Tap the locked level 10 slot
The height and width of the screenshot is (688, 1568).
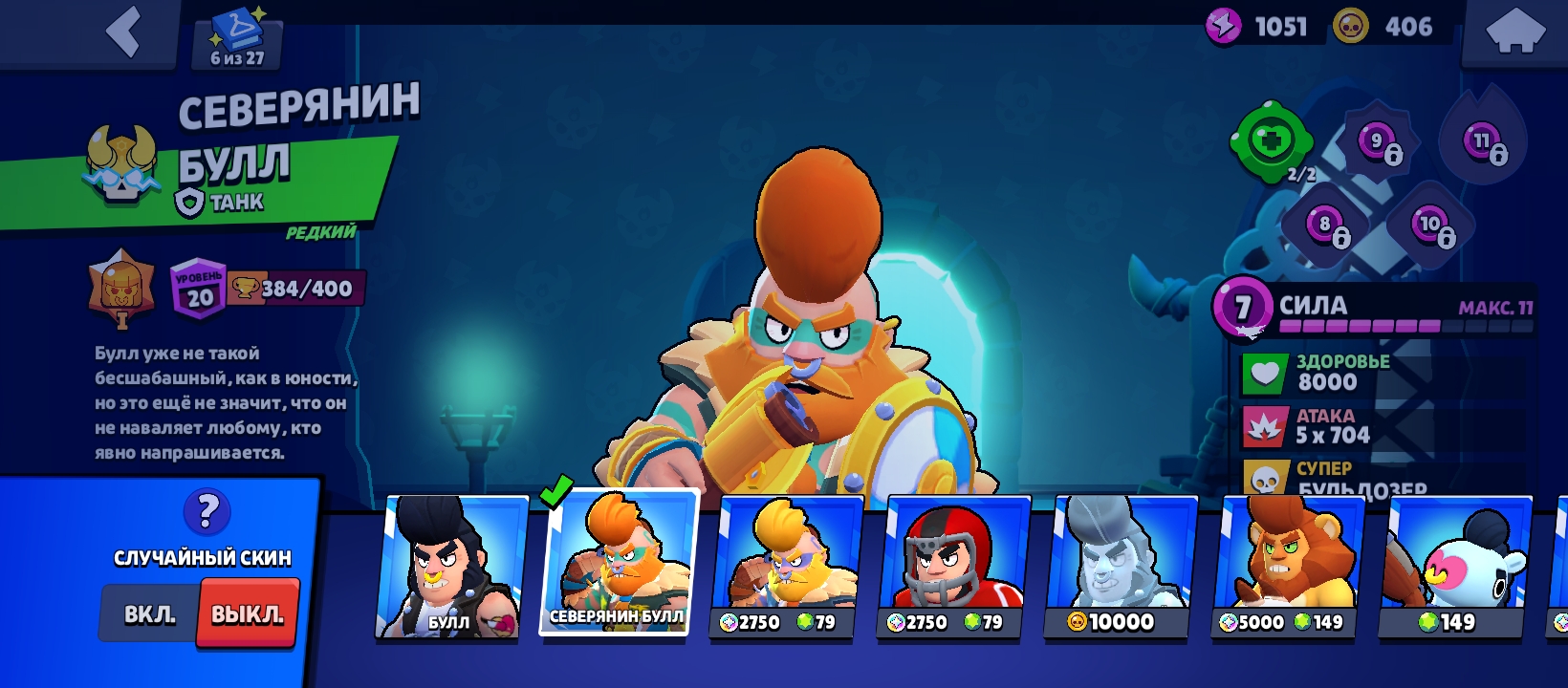(x=1430, y=226)
